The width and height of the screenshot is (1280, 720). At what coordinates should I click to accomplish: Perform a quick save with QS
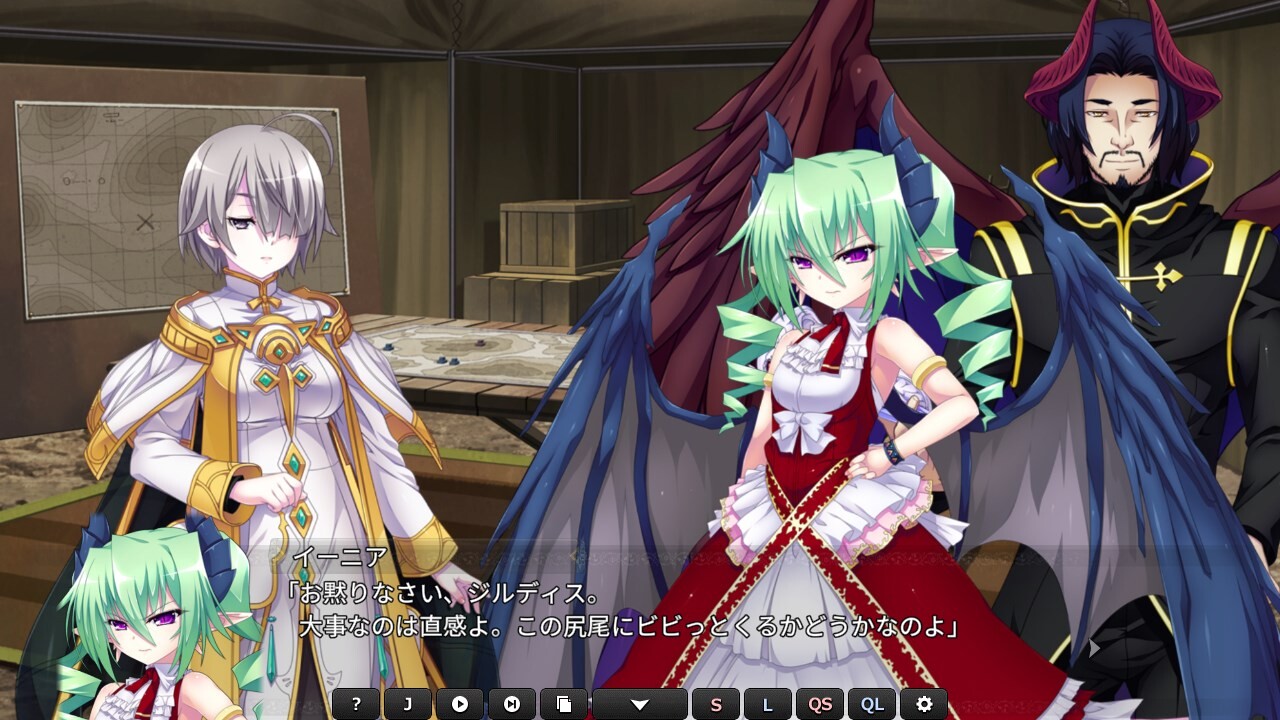pyautogui.click(x=821, y=703)
